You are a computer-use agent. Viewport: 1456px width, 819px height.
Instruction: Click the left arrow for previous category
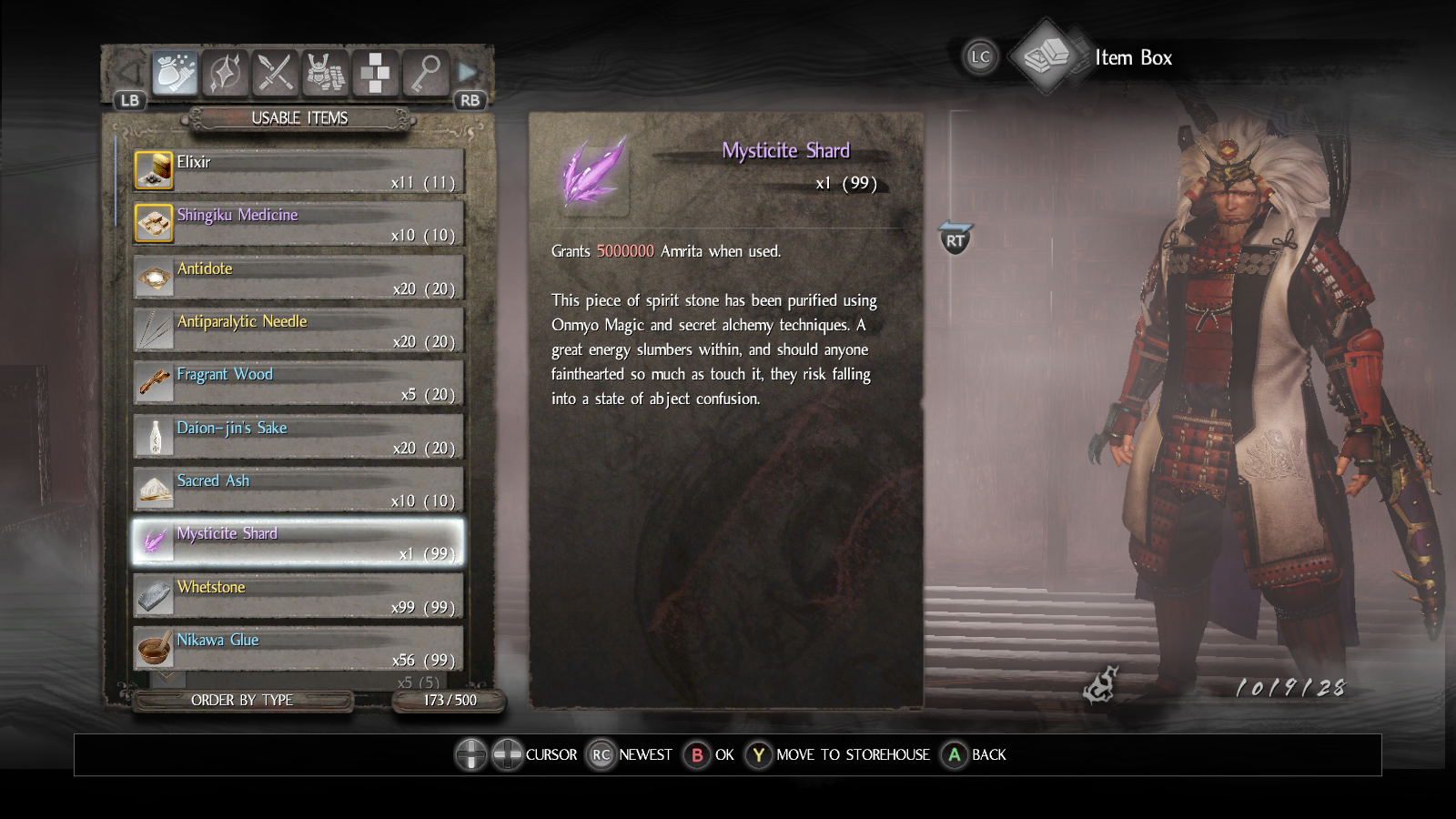130,73
